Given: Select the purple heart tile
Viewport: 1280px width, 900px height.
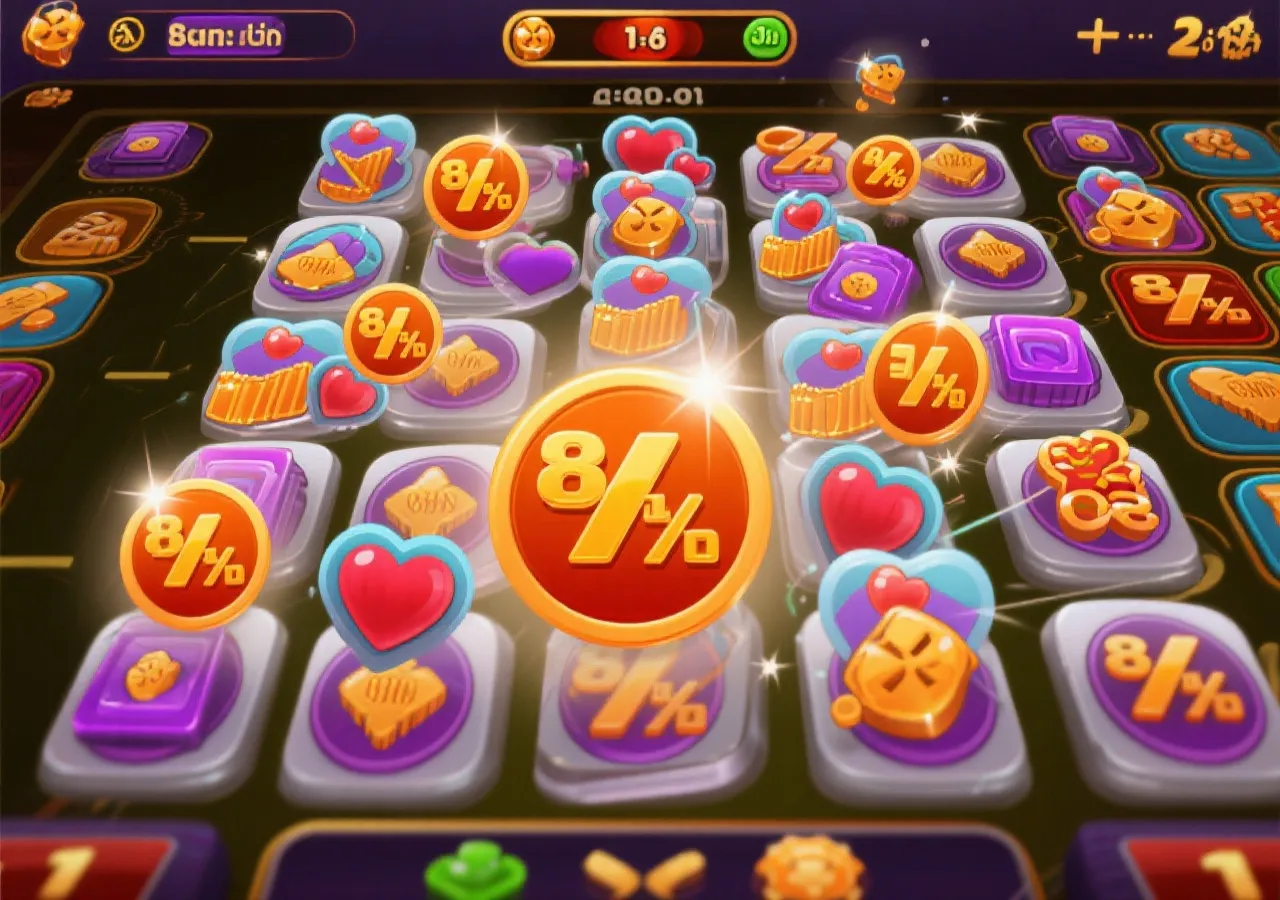Looking at the screenshot, I should point(538,268).
